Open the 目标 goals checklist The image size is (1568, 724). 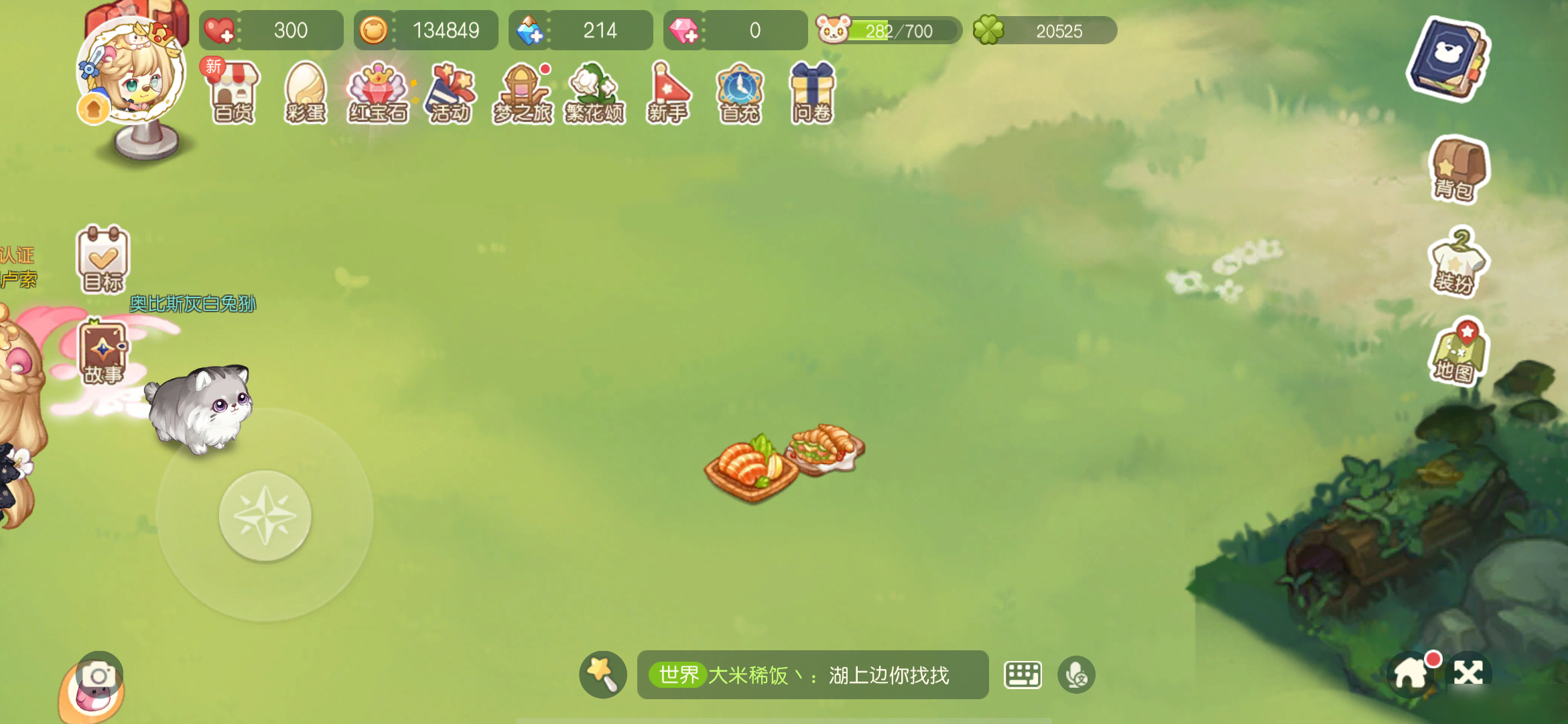click(102, 261)
